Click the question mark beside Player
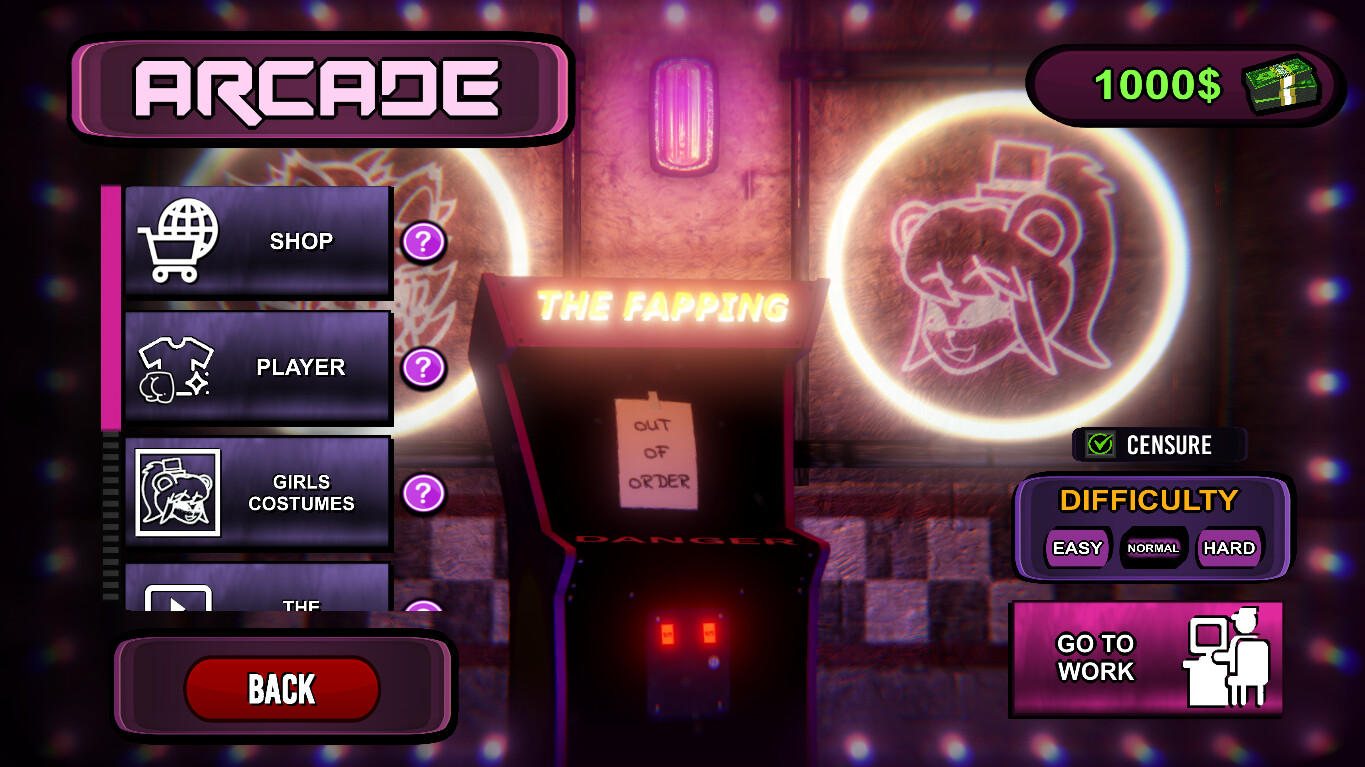The height and width of the screenshot is (767, 1365). [424, 368]
